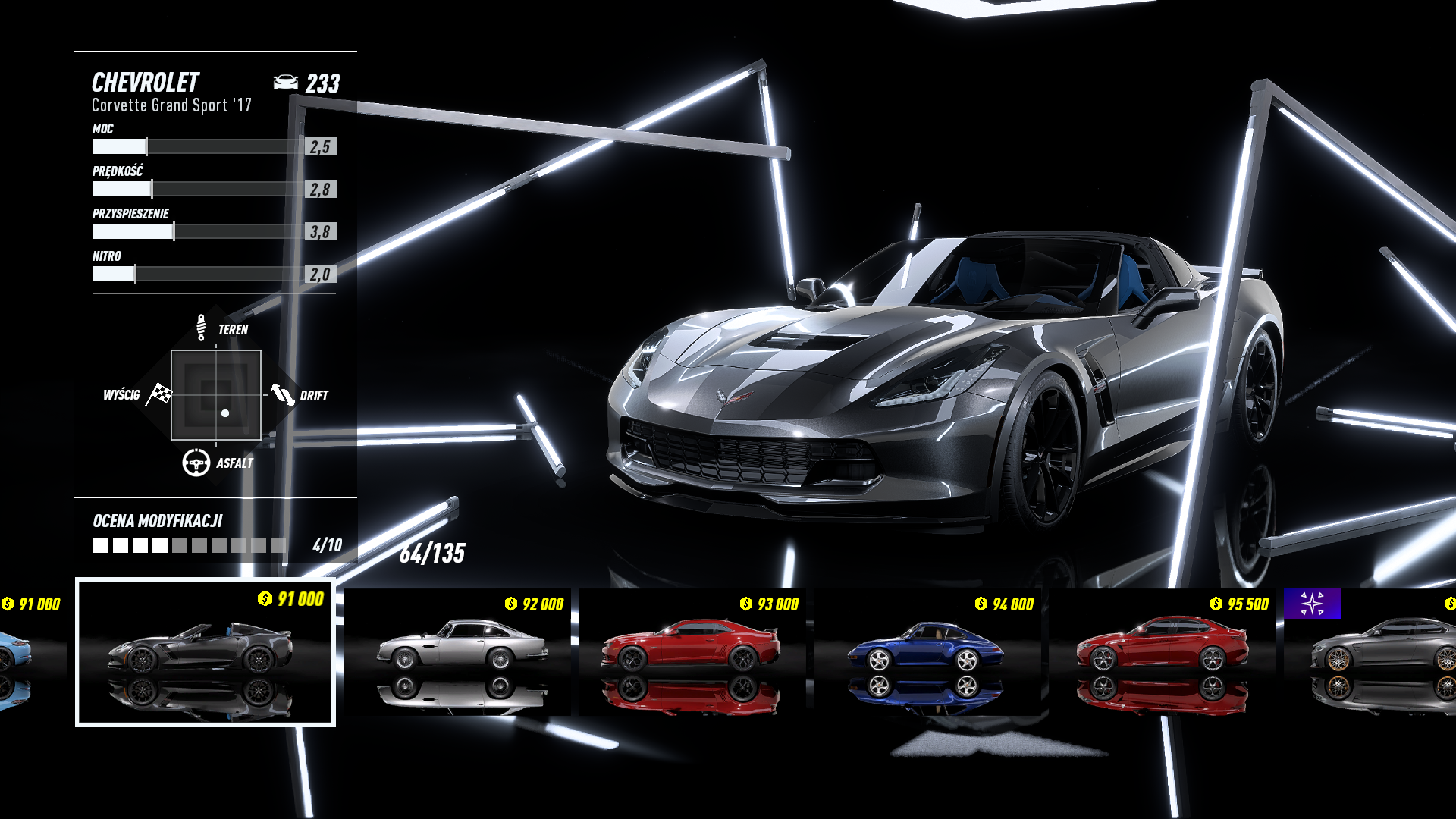Choose the red sedan priced 95 500
1456x819 pixels.
(1162, 652)
